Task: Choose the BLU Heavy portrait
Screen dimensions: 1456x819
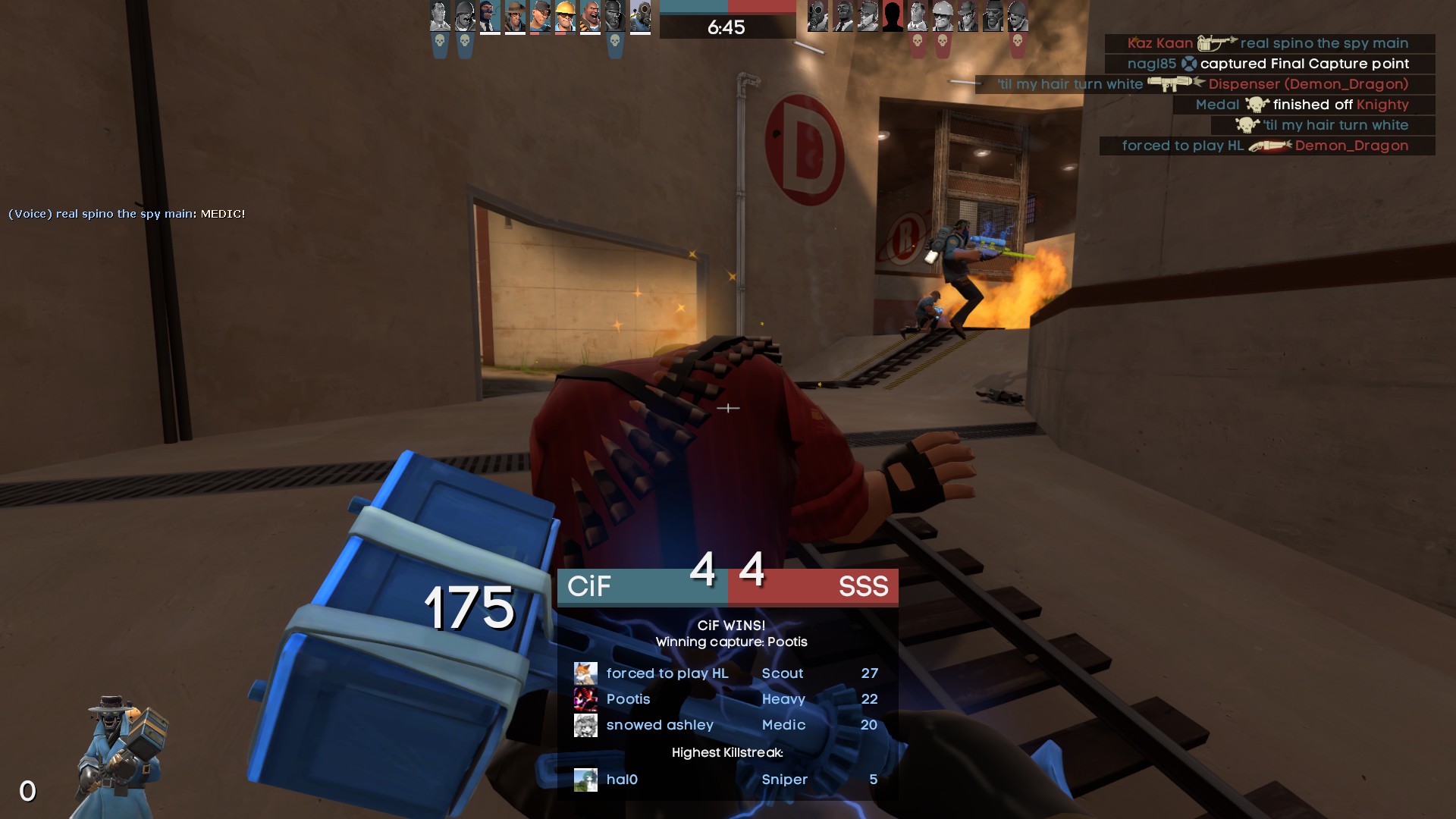Action: pyautogui.click(x=590, y=16)
